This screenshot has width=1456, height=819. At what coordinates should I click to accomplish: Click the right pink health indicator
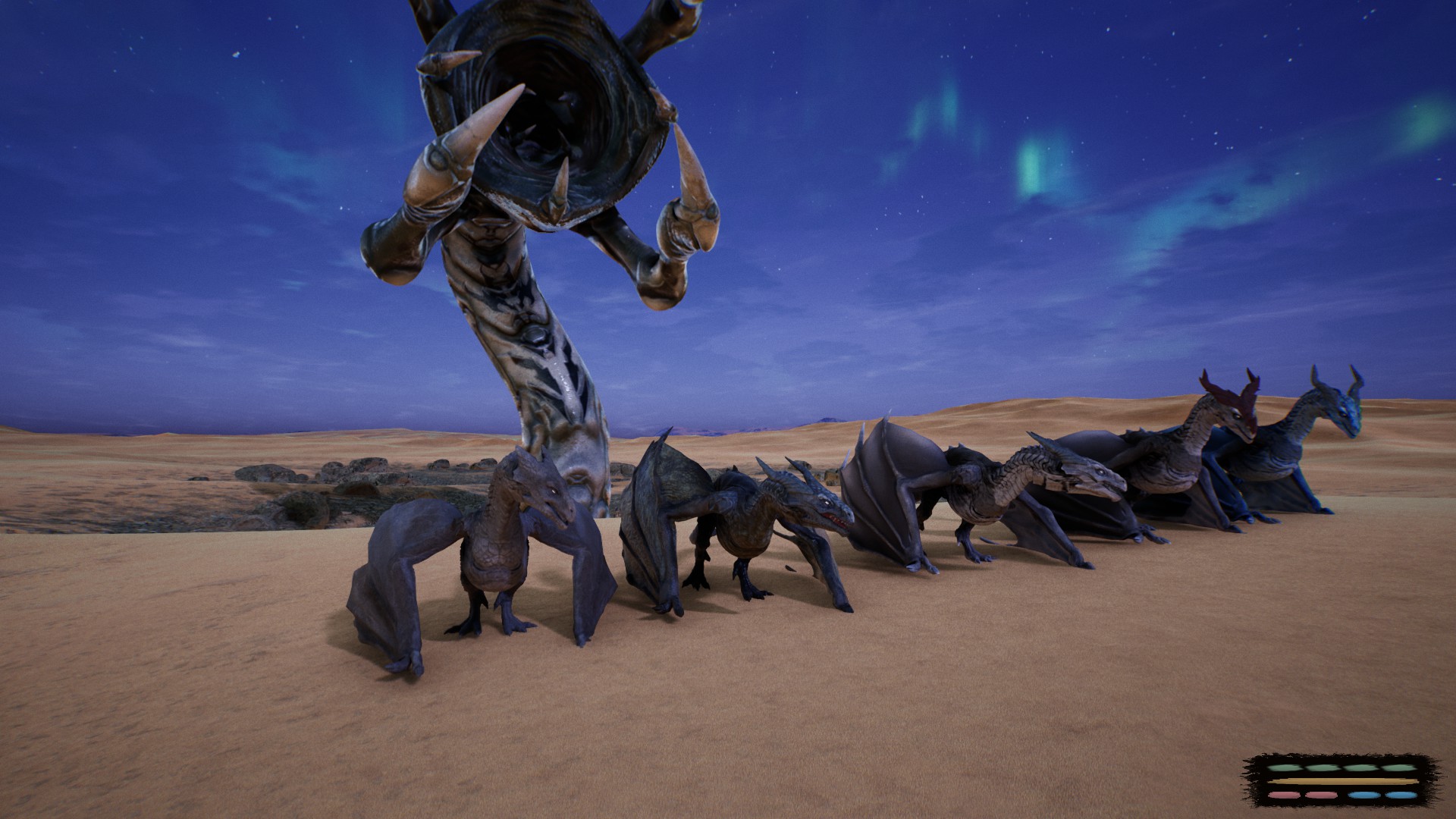tap(1321, 795)
